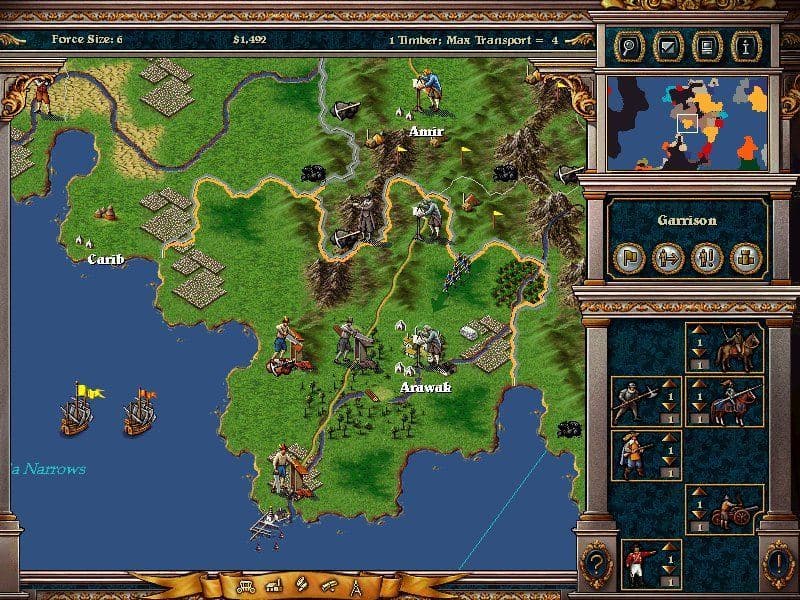
Task: Show the information 'i' button
Action: point(745,44)
